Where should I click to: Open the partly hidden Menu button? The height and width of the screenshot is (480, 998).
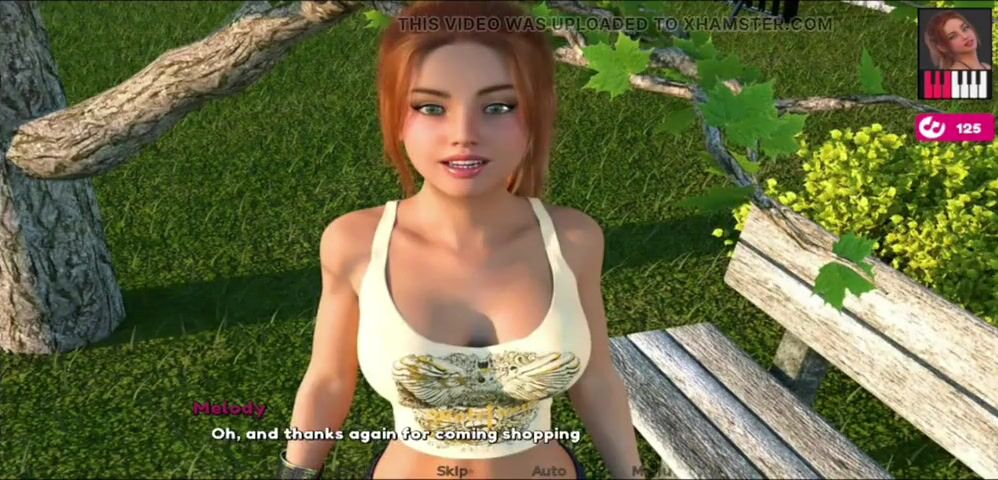pyautogui.click(x=648, y=470)
